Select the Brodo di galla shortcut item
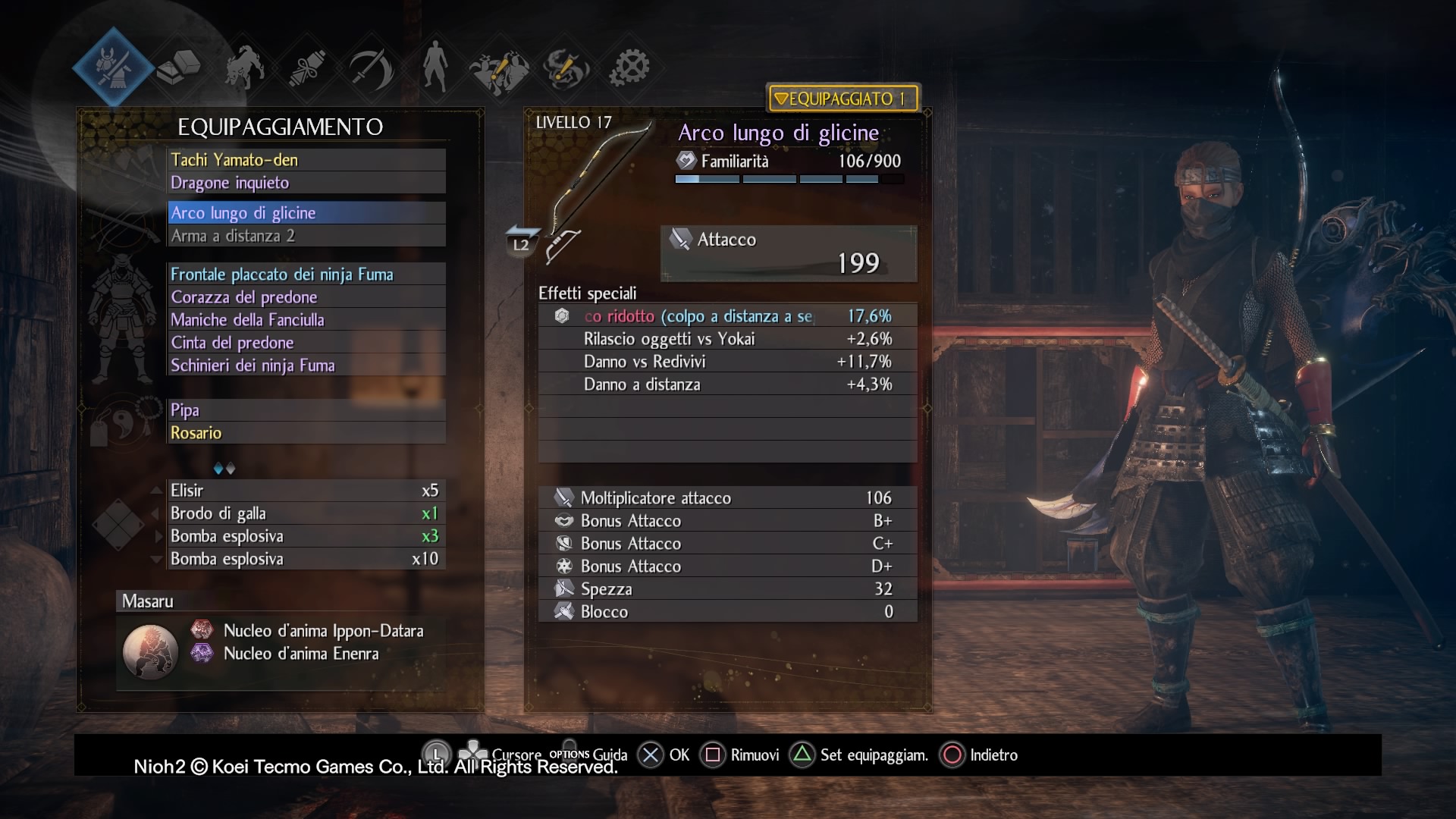Image resolution: width=1456 pixels, height=819 pixels. (304, 513)
